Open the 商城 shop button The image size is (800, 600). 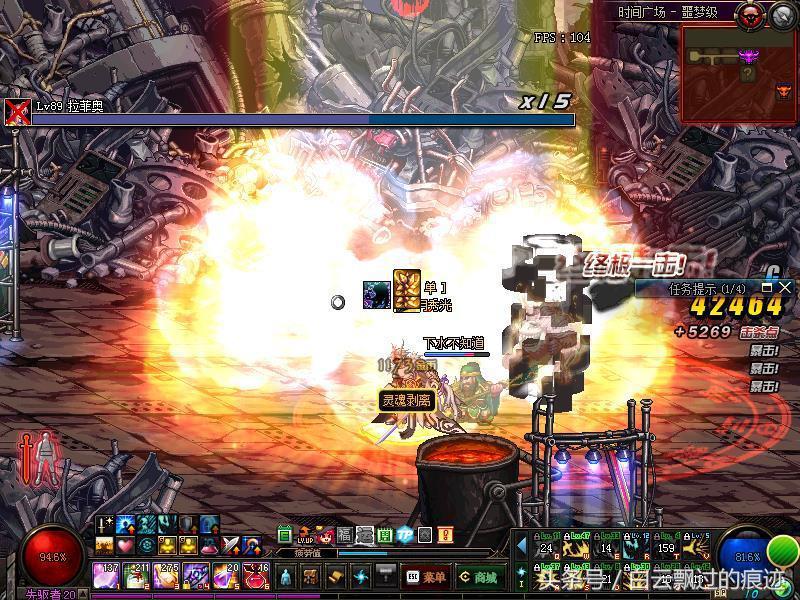point(481,577)
